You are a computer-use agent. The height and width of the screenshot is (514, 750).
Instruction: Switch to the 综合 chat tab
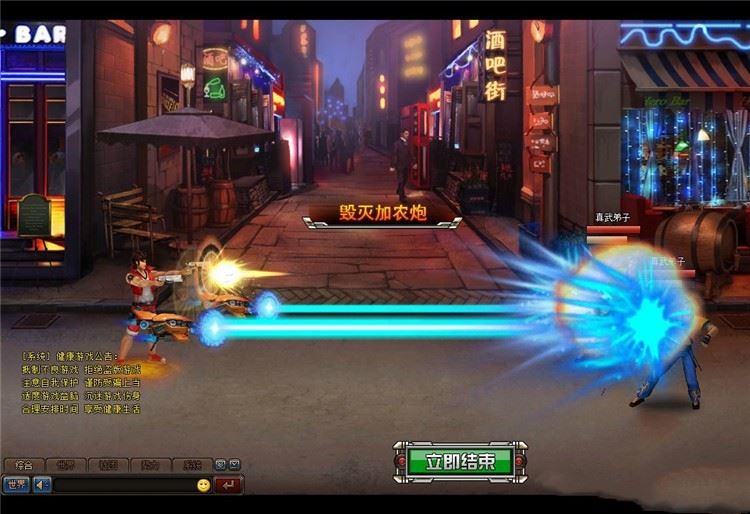click(x=24, y=465)
